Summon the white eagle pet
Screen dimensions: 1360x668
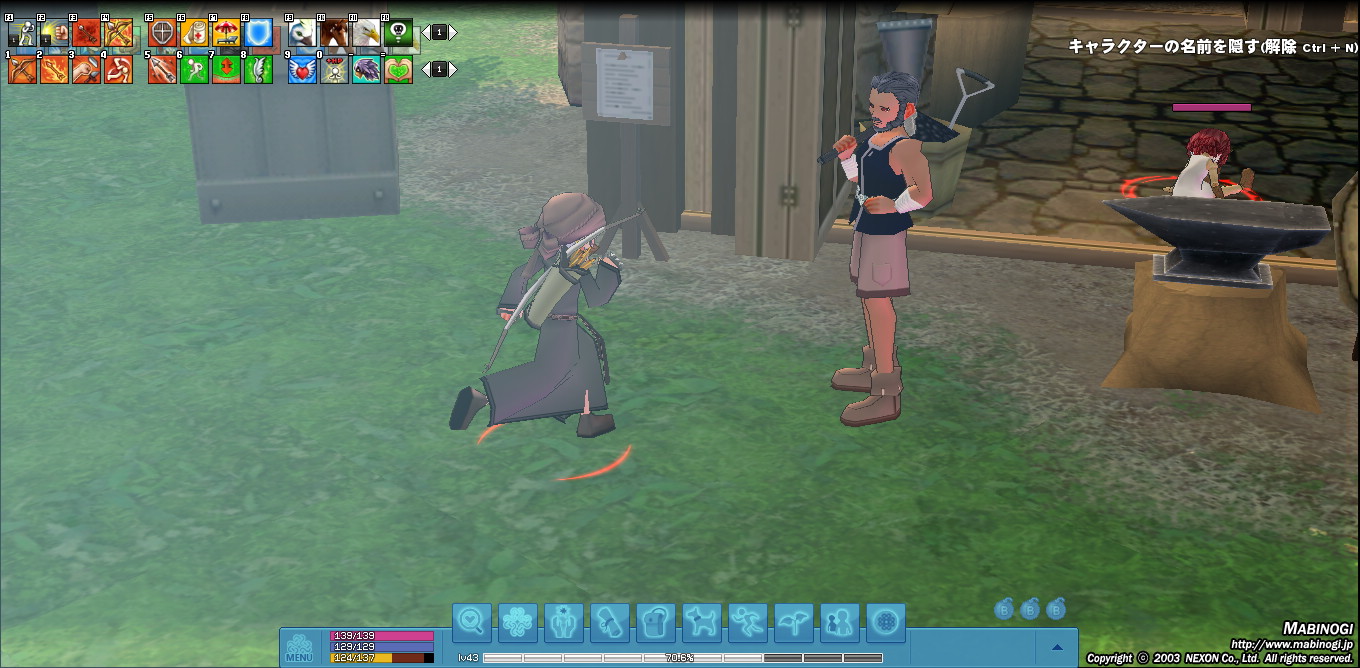366,33
